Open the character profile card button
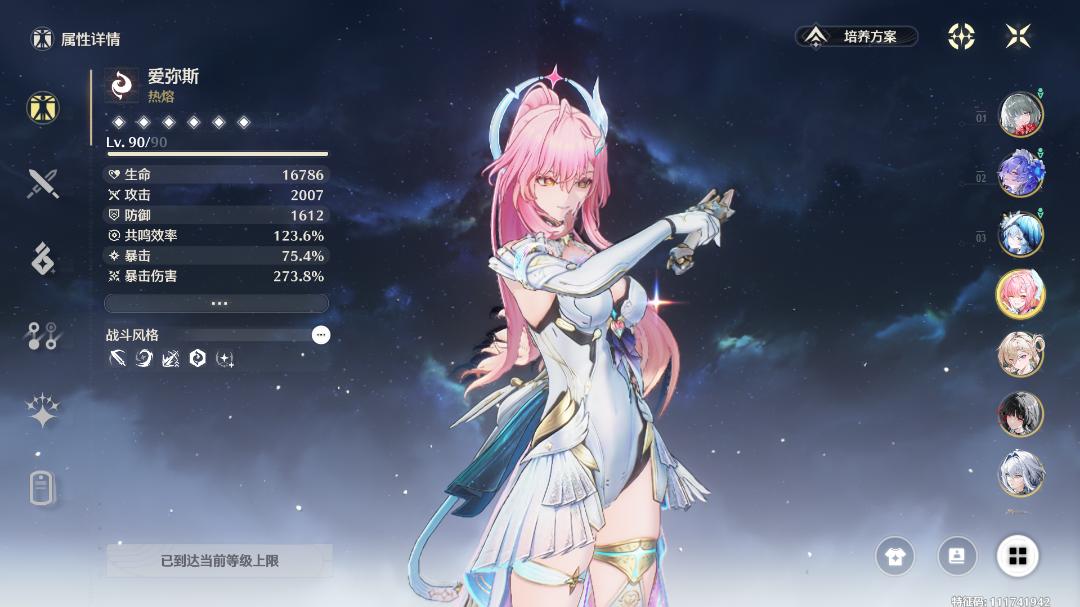Screen dimensions: 1080x607 (957, 556)
